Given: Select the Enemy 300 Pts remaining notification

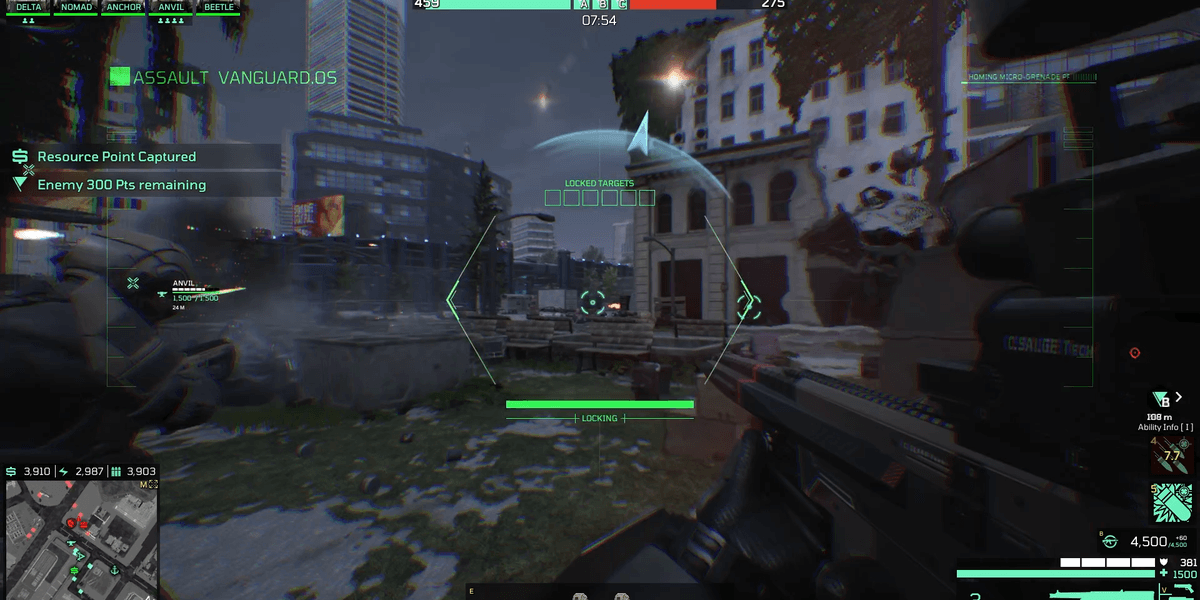Looking at the screenshot, I should (x=121, y=185).
